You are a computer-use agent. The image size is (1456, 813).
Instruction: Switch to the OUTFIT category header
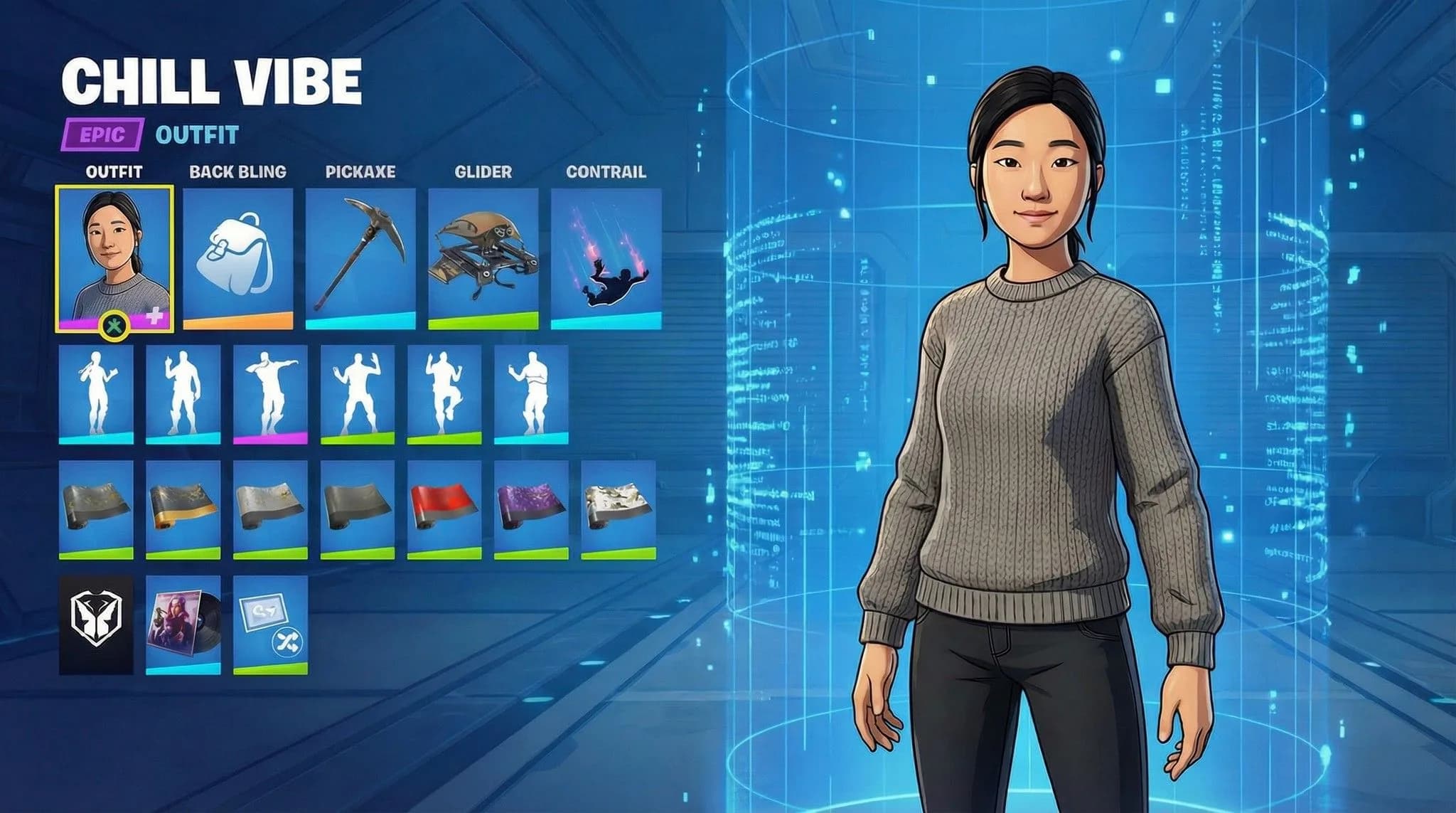[114, 171]
